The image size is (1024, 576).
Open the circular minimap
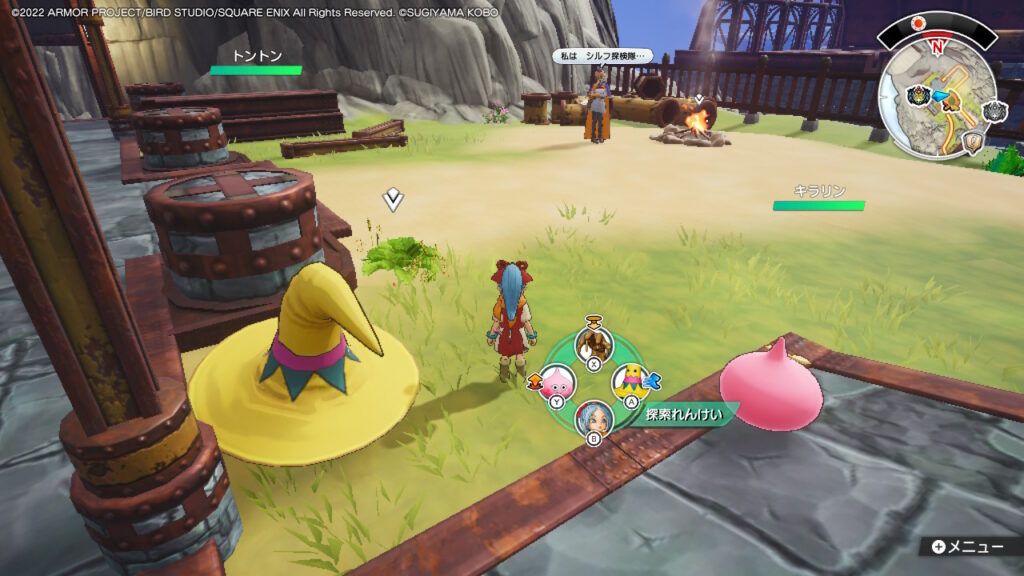(x=937, y=93)
